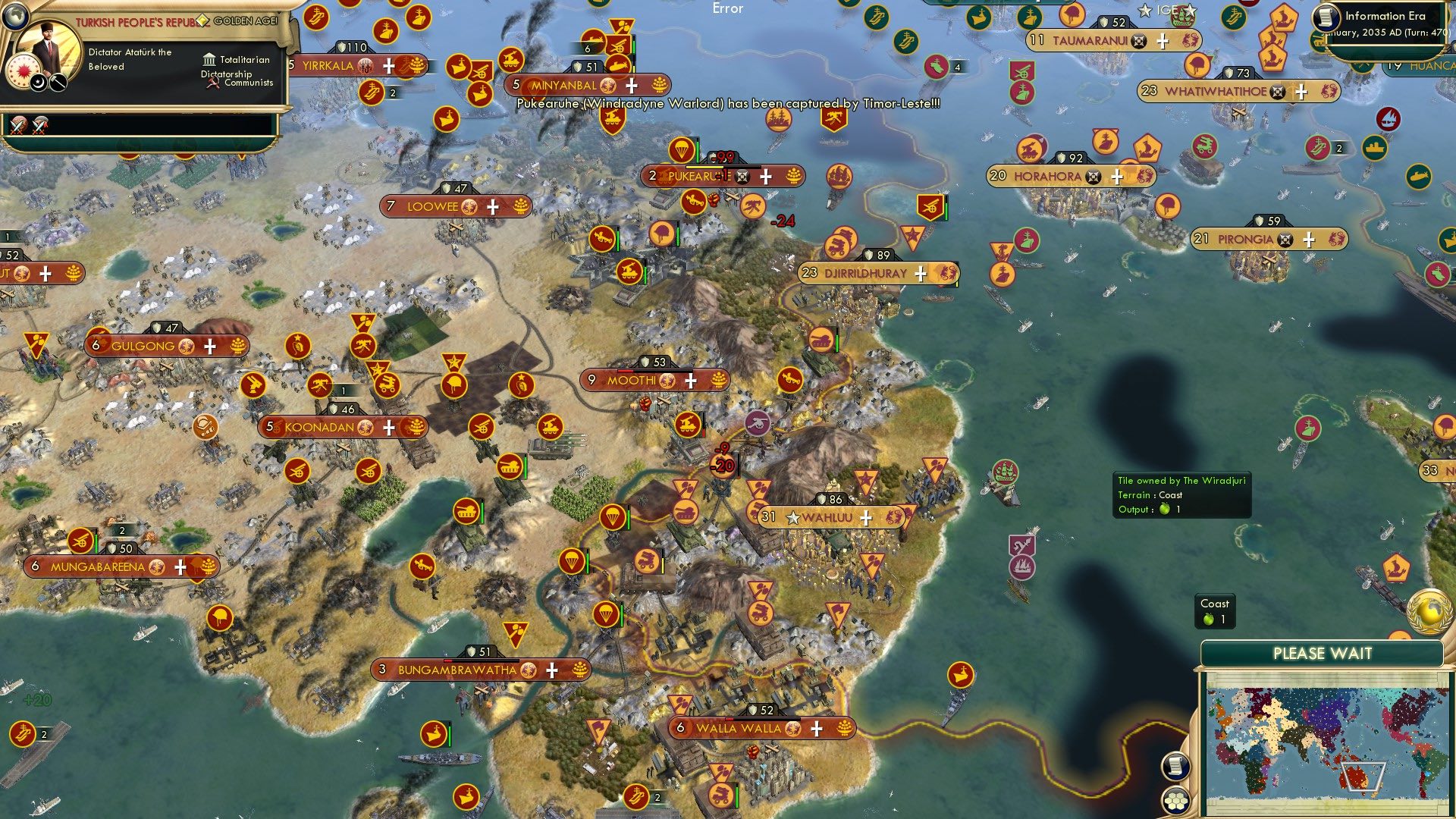
Task: Select the Wahluu capital city banner
Action: click(x=827, y=518)
